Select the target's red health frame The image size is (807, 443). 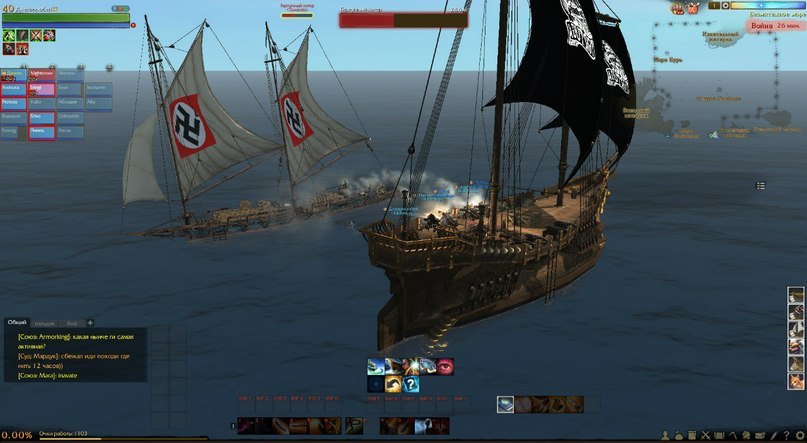tap(403, 19)
